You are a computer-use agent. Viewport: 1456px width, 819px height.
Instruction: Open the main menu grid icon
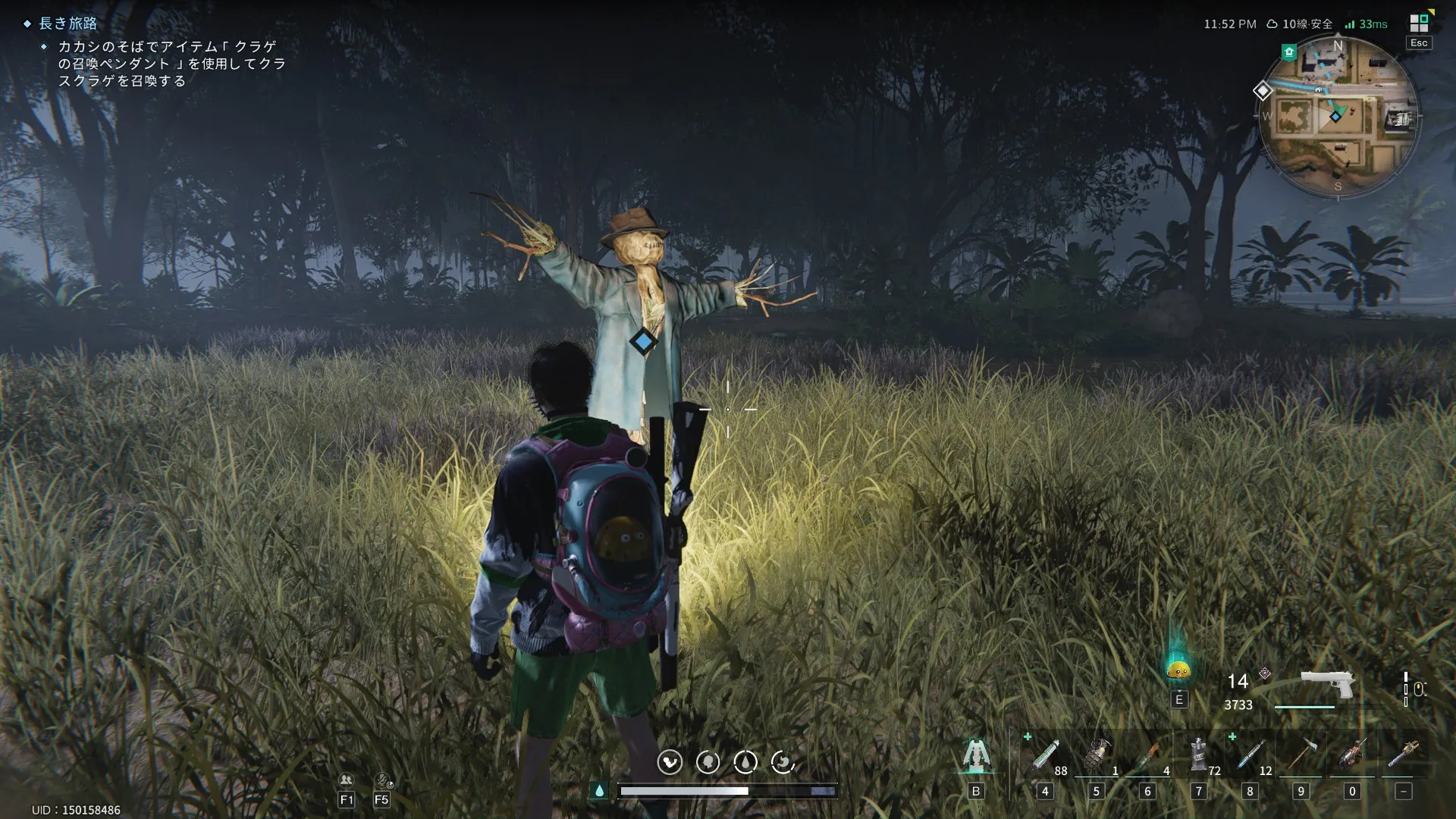coord(1418,24)
